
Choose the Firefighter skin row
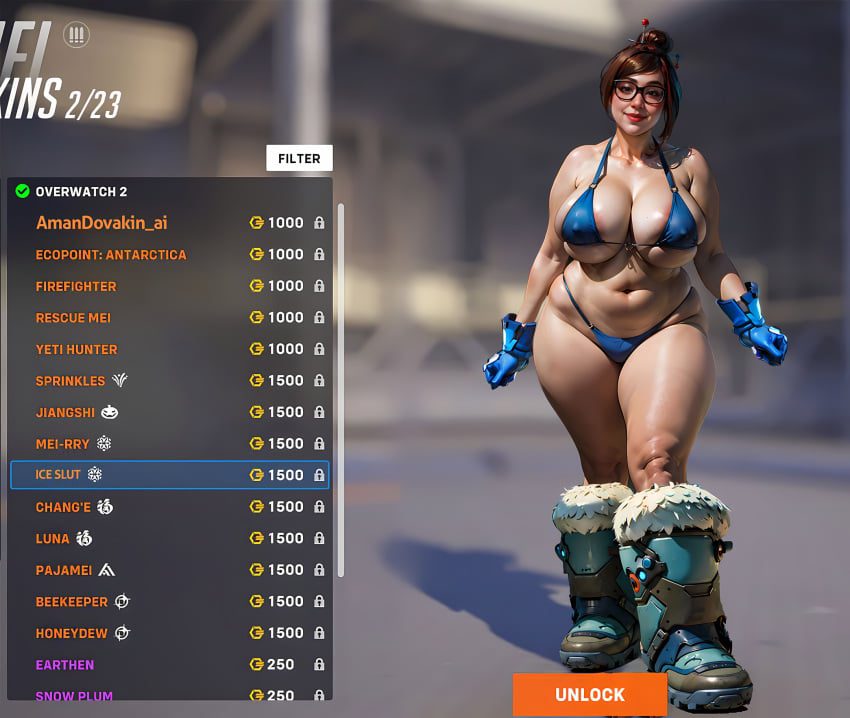click(x=76, y=286)
